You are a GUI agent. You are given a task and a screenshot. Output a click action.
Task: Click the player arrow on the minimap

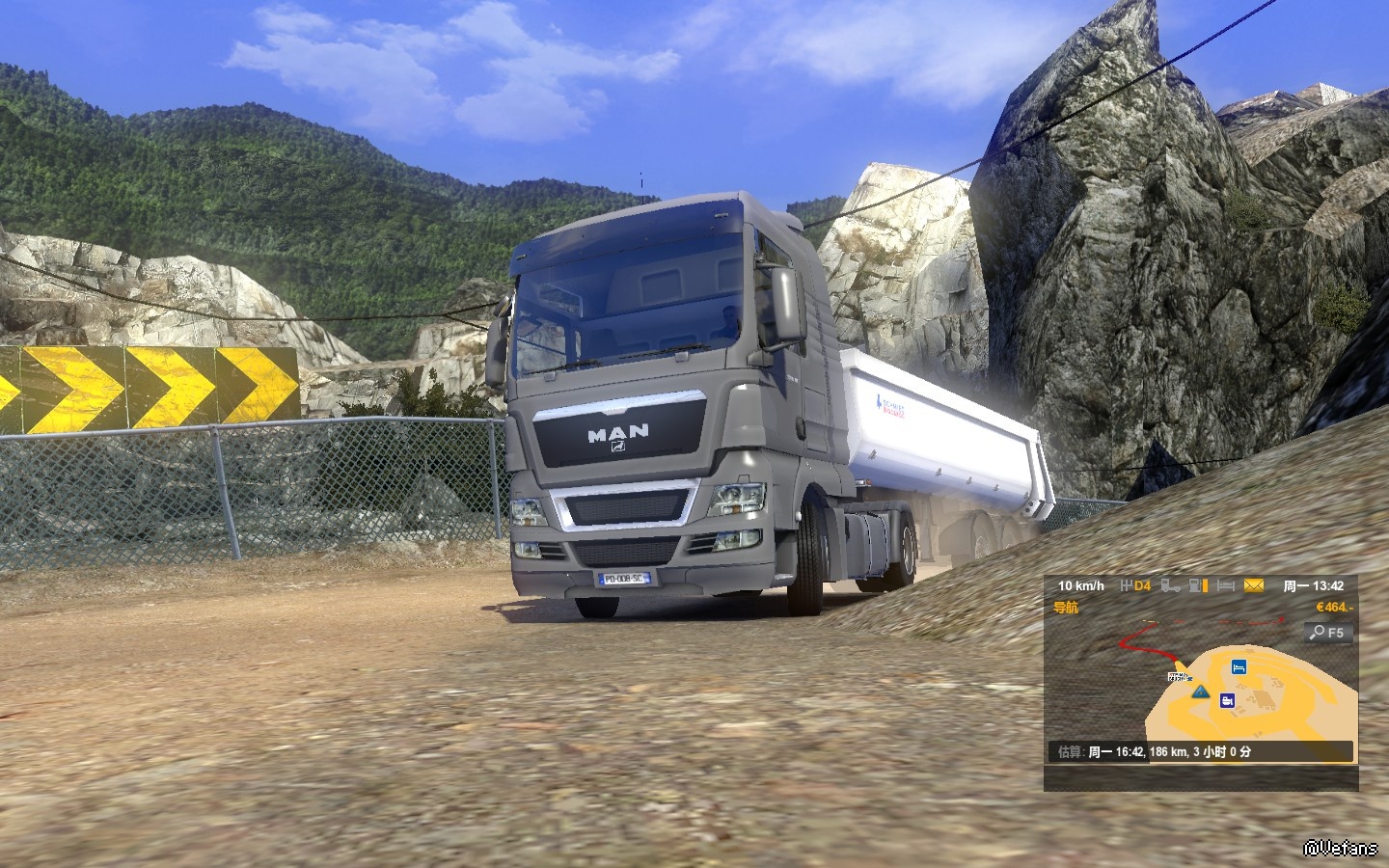click(1200, 692)
